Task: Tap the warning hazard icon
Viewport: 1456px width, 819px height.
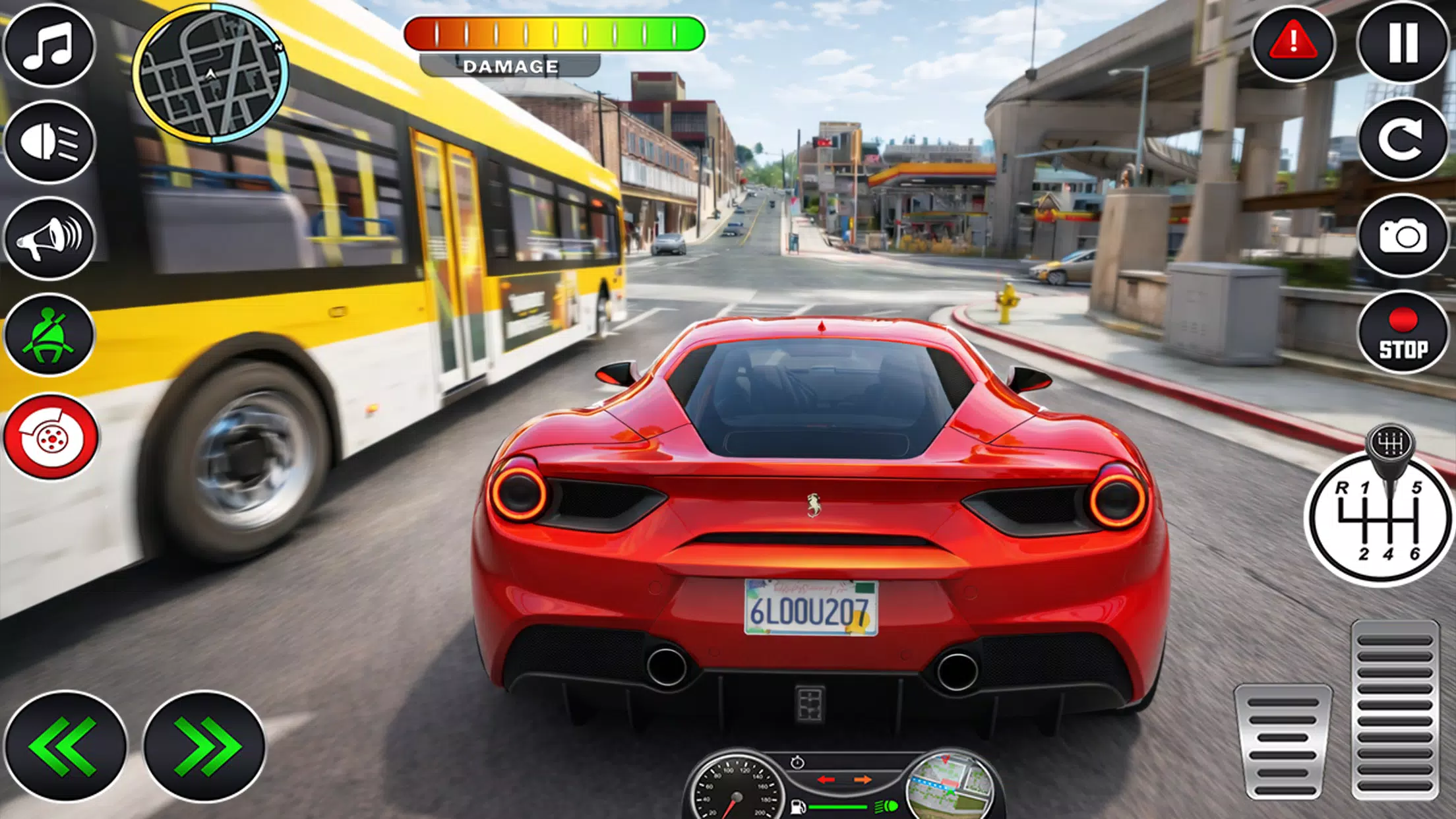Action: tap(1292, 42)
